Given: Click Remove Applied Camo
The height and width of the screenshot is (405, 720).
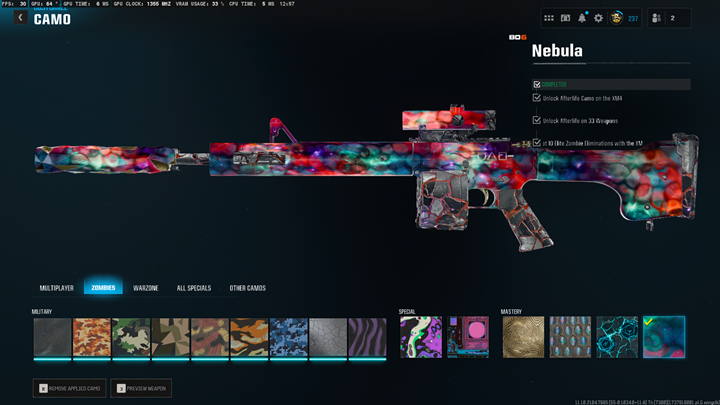Looking at the screenshot, I should (68, 387).
